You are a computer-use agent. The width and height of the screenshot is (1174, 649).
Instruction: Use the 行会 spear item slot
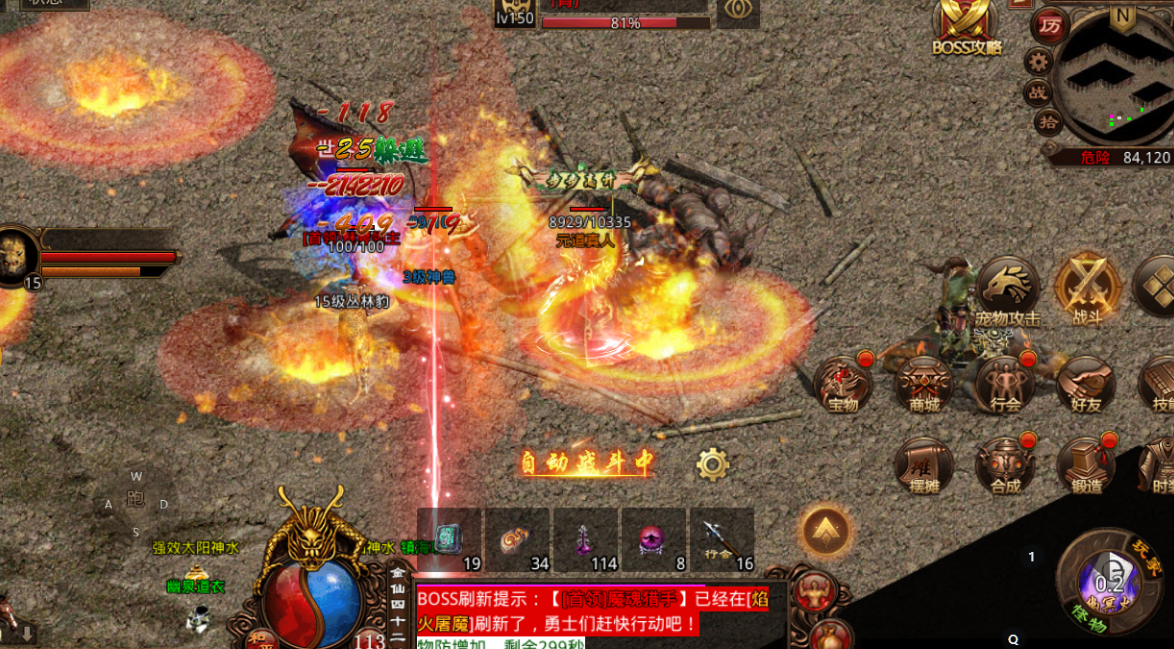(721, 540)
